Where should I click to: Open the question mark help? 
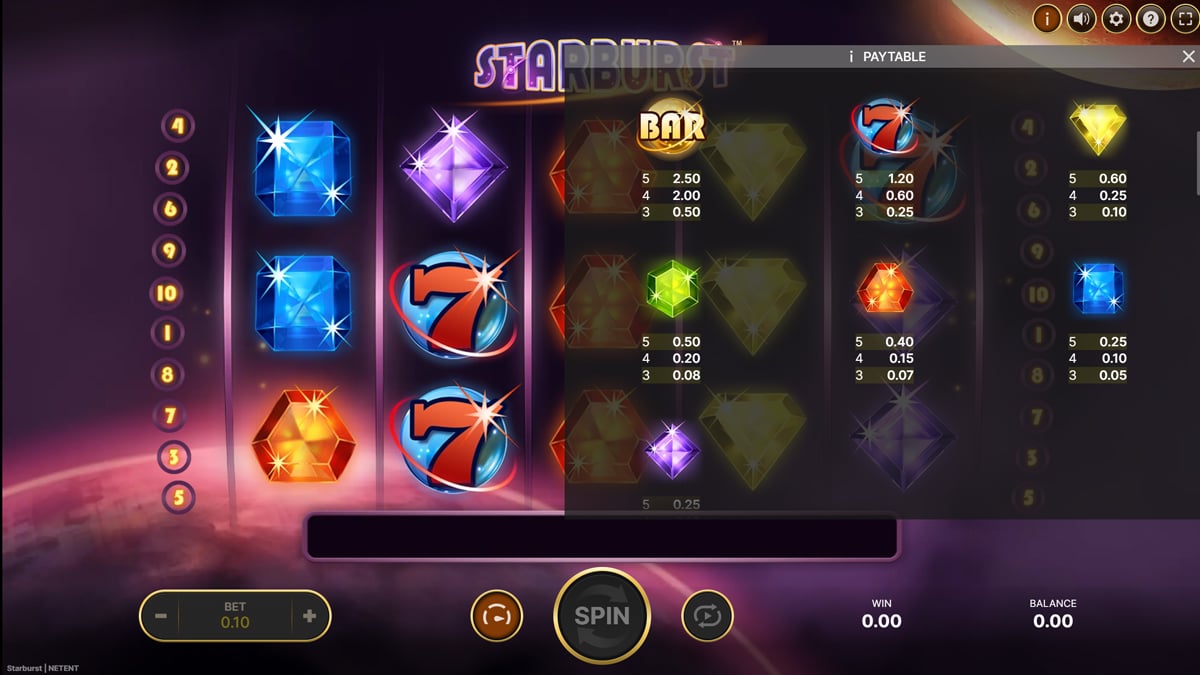1150,18
